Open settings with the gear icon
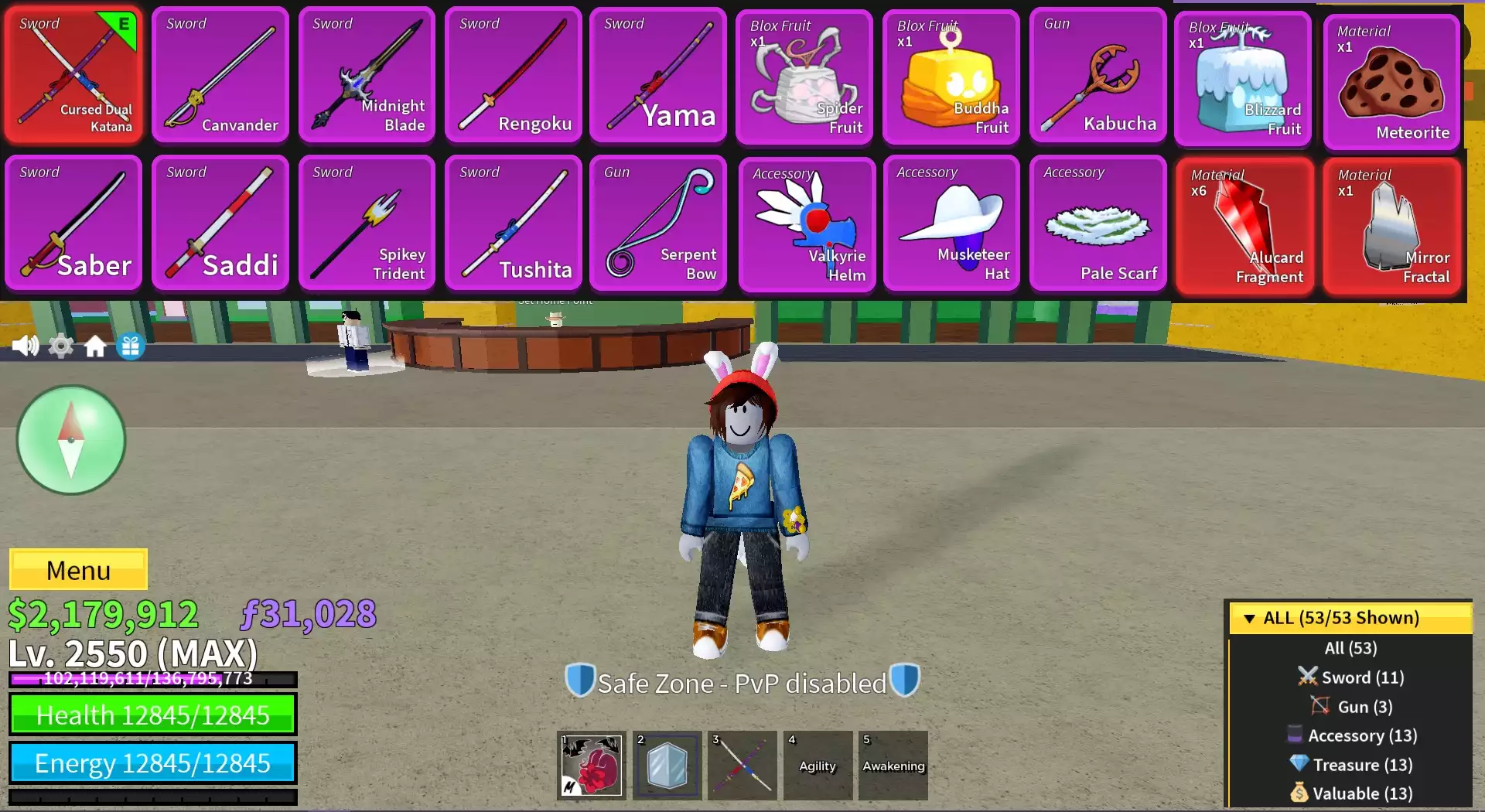 click(61, 346)
